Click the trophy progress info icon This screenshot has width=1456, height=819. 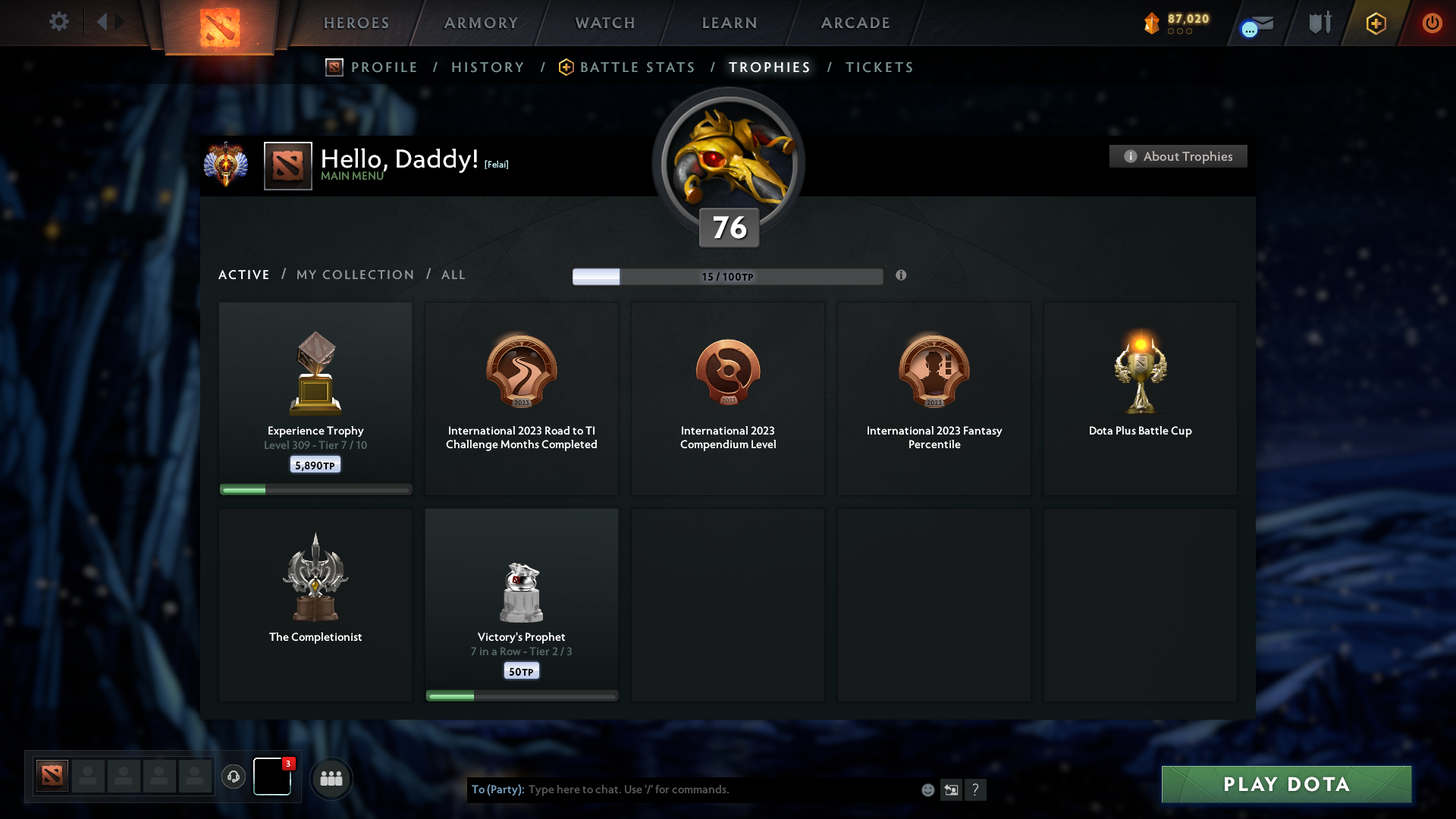(x=902, y=276)
